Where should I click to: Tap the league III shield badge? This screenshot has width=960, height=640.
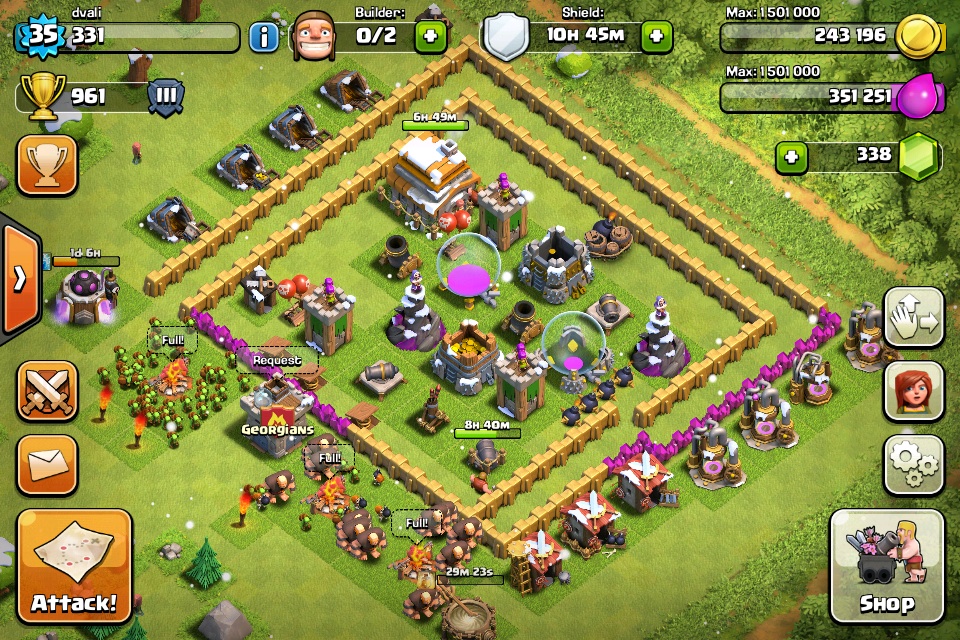pos(166,98)
